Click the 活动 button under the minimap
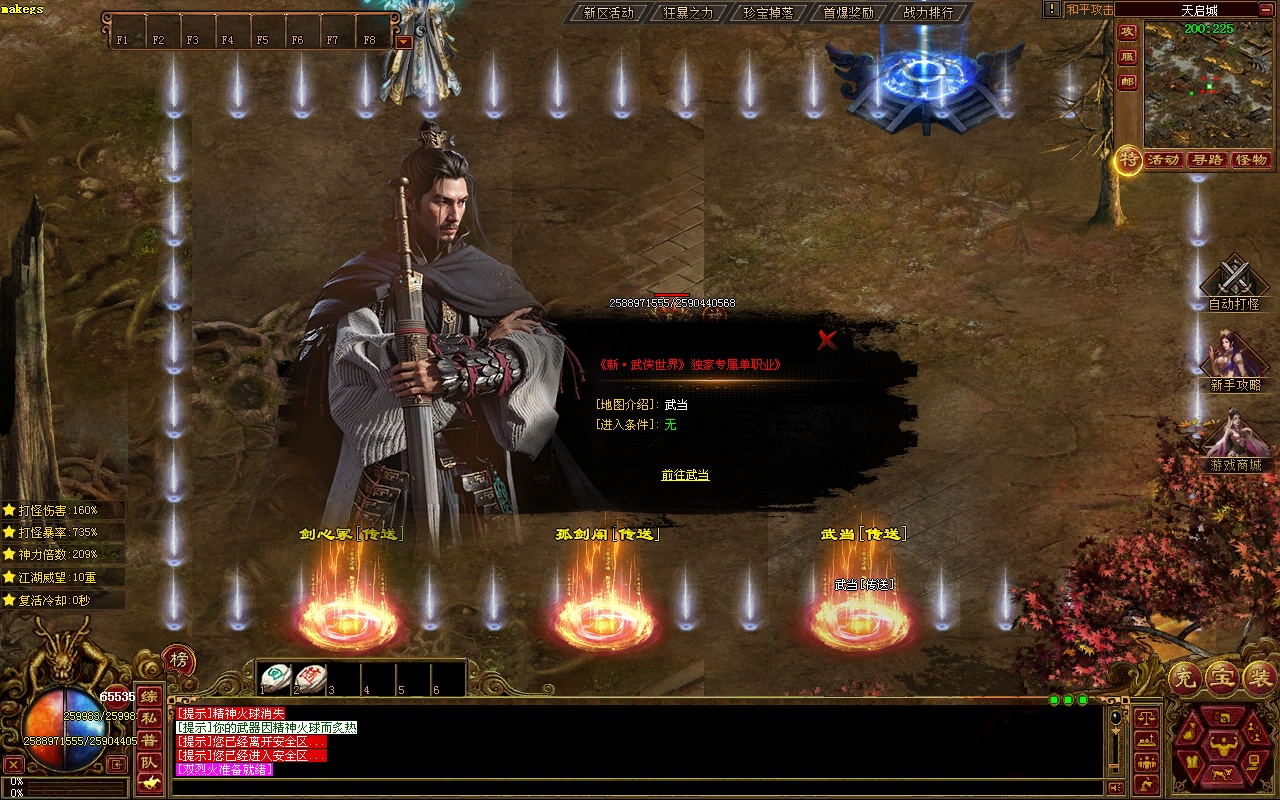This screenshot has width=1280, height=800. click(1164, 160)
